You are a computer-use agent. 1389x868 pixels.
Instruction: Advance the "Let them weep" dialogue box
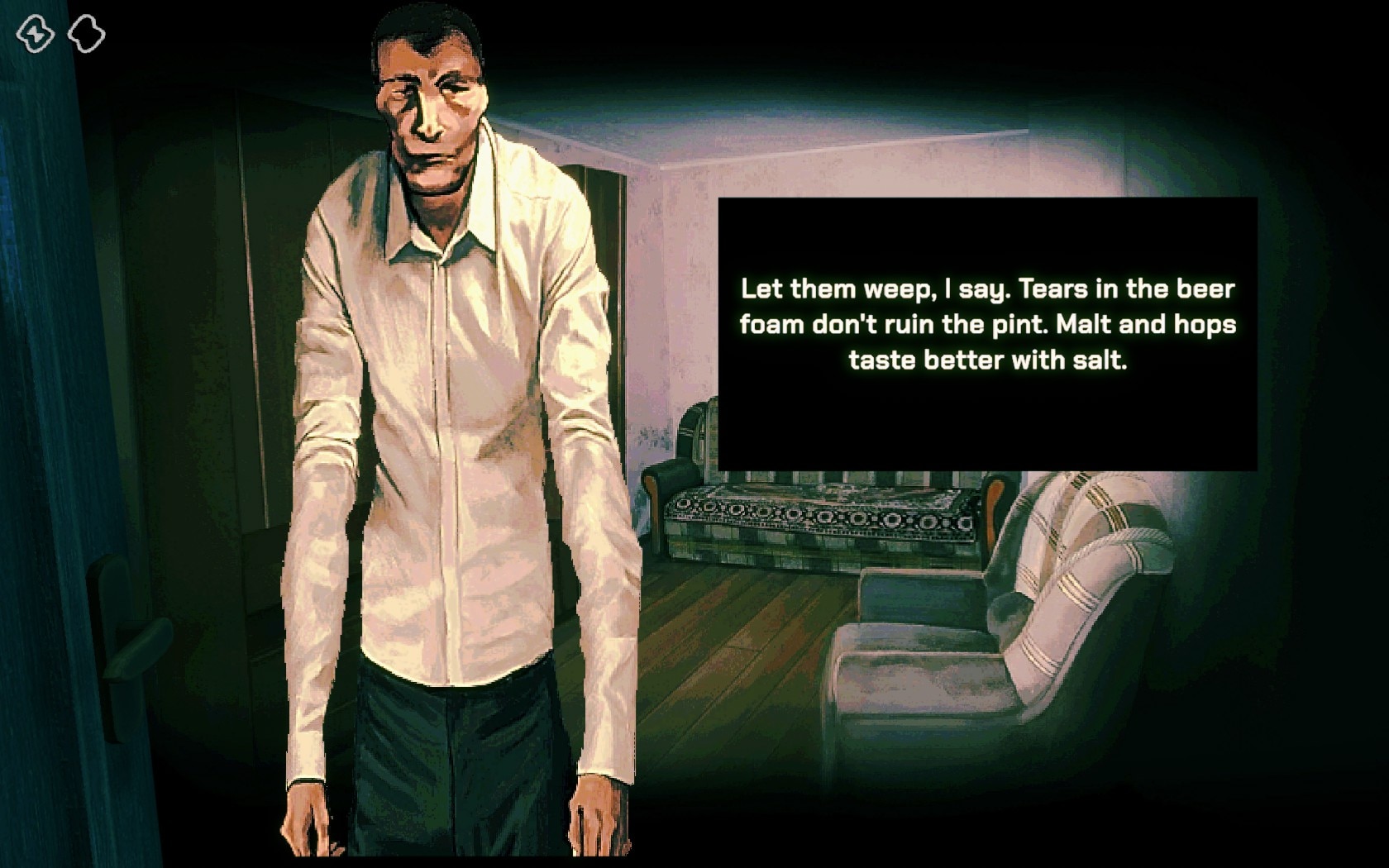(987, 334)
